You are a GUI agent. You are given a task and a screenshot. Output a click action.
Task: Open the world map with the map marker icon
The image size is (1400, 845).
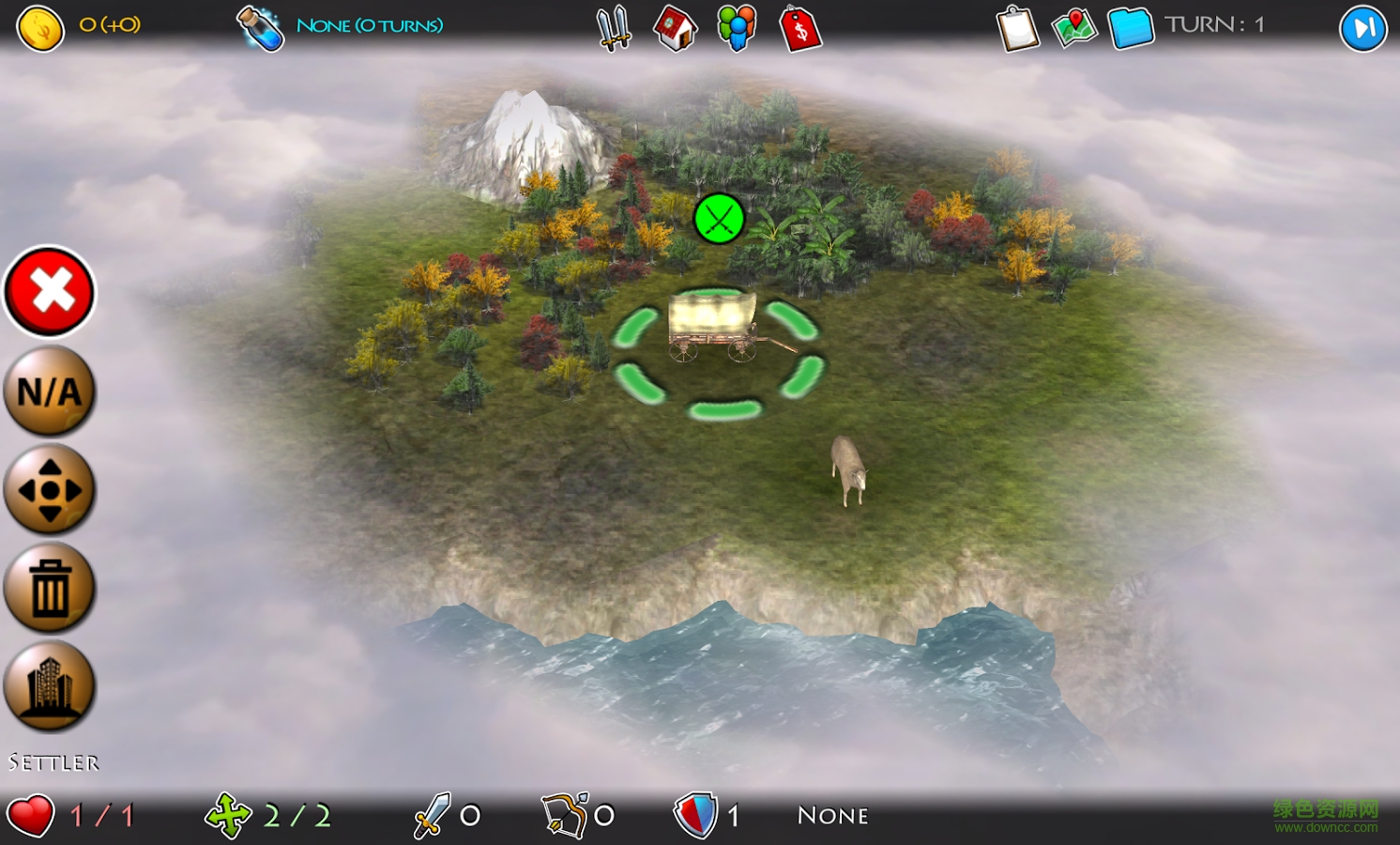pos(1073,26)
